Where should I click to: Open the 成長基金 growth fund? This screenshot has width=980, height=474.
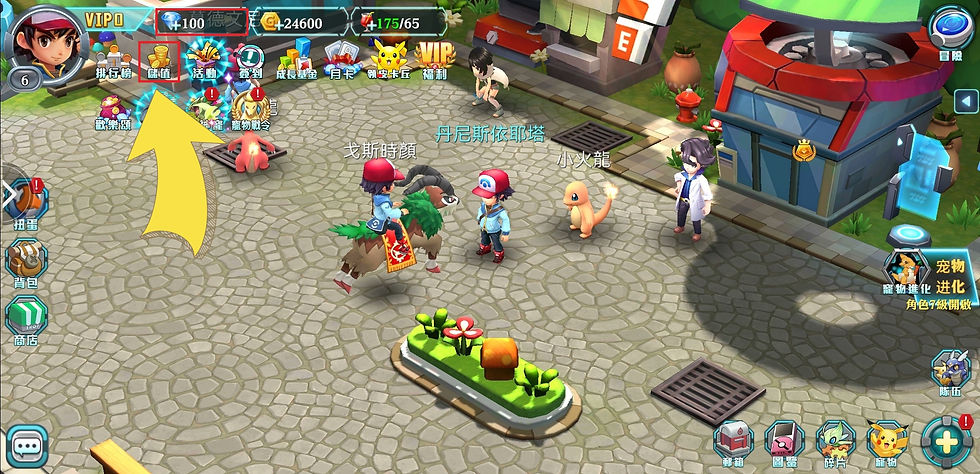tap(297, 60)
